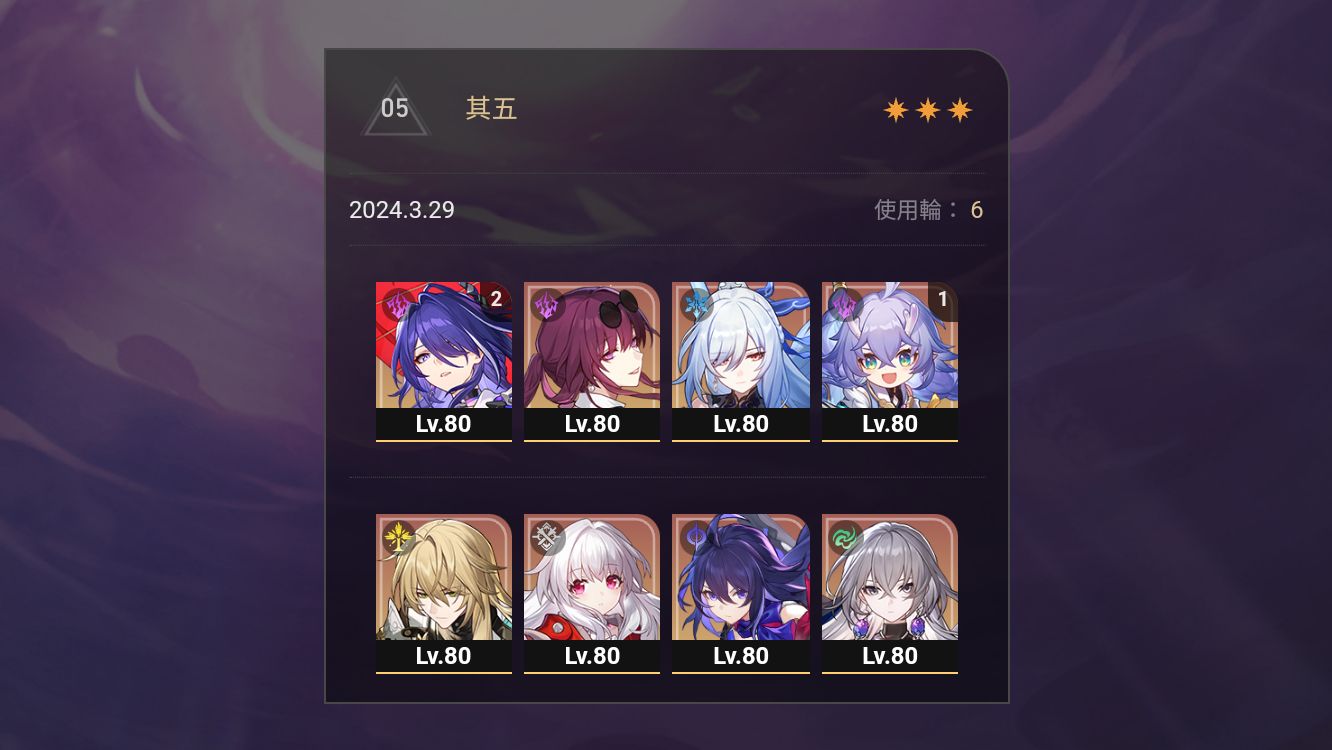Click the Lv.80 label under Kafka
The width and height of the screenshot is (1332, 750).
[591, 423]
